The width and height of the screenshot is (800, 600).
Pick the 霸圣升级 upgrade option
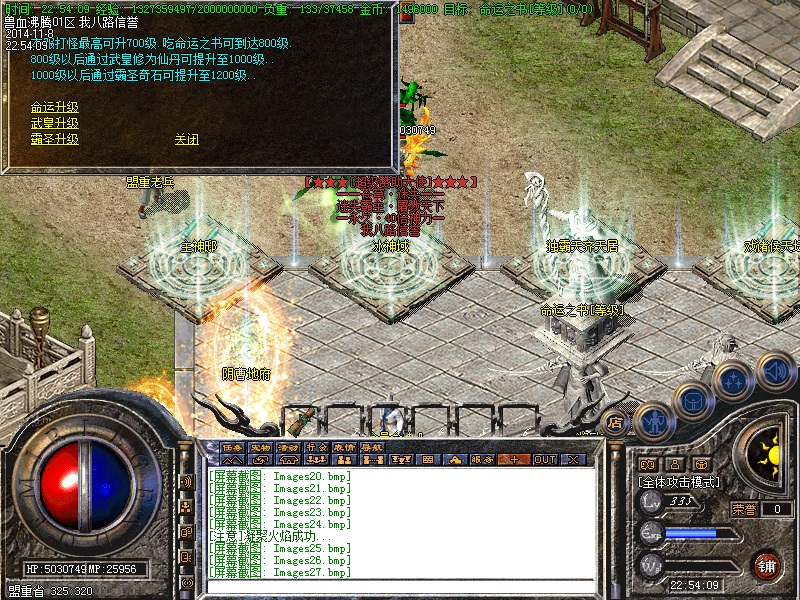55,140
